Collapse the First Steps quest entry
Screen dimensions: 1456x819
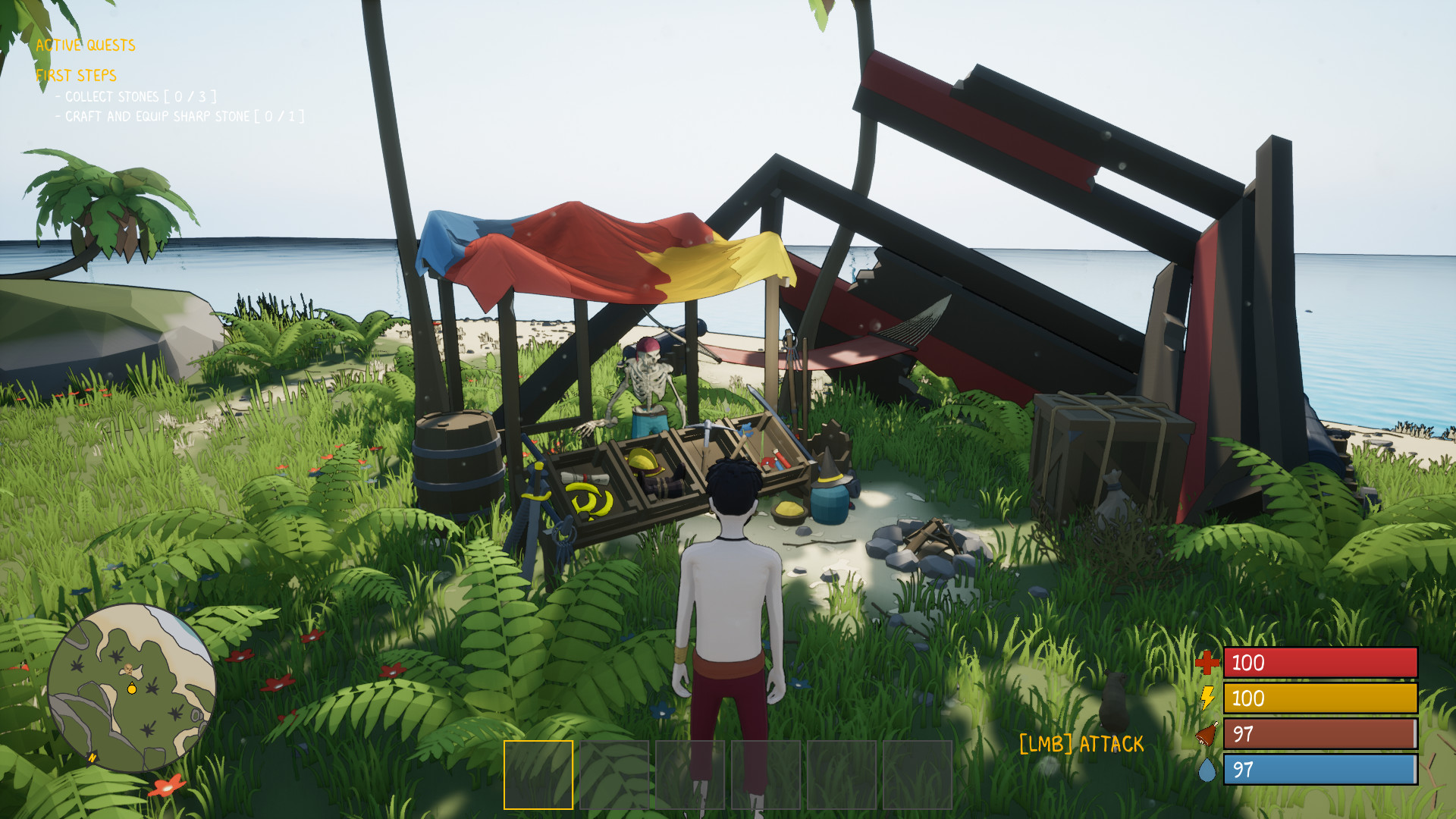point(76,76)
